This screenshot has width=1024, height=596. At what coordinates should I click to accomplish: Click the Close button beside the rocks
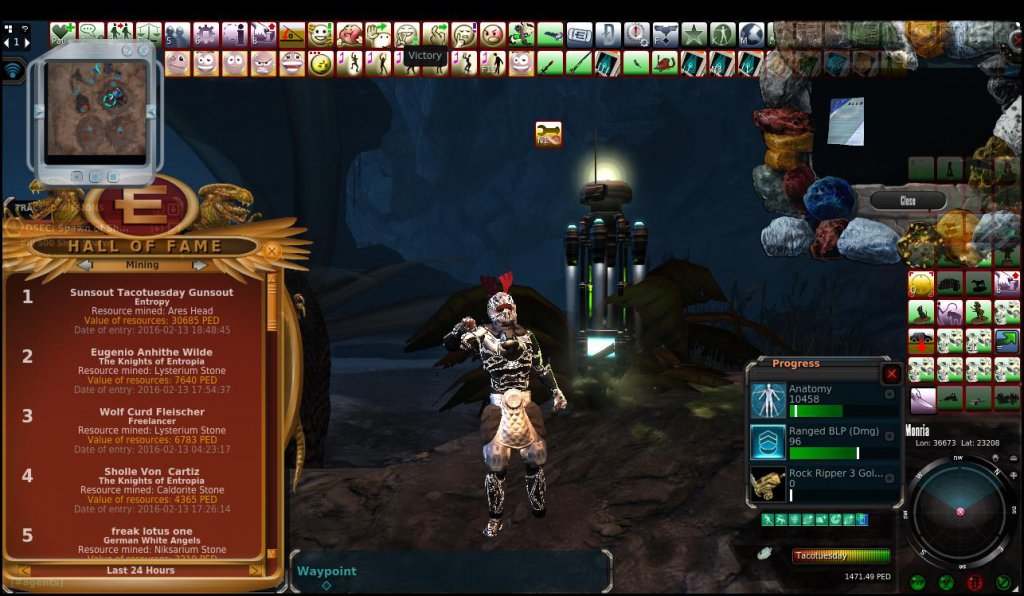pos(907,201)
